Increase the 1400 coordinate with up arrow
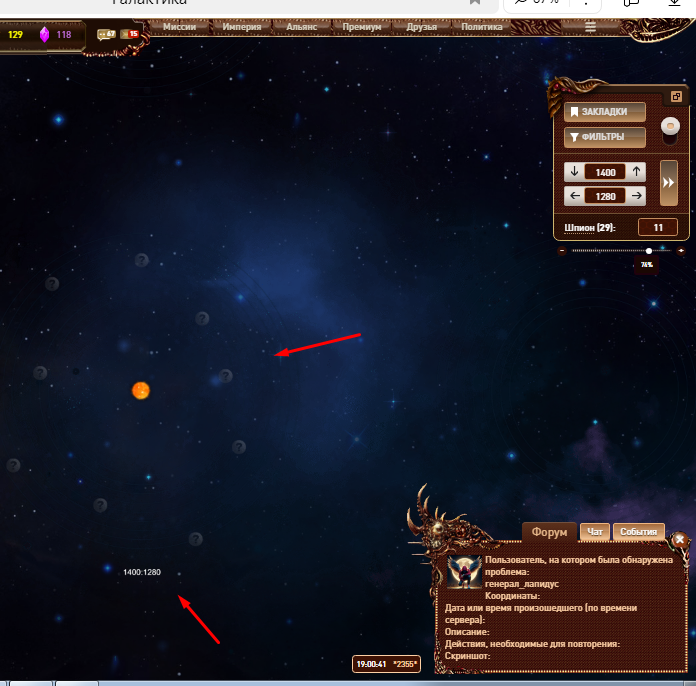This screenshot has height=686, width=696. [637, 172]
